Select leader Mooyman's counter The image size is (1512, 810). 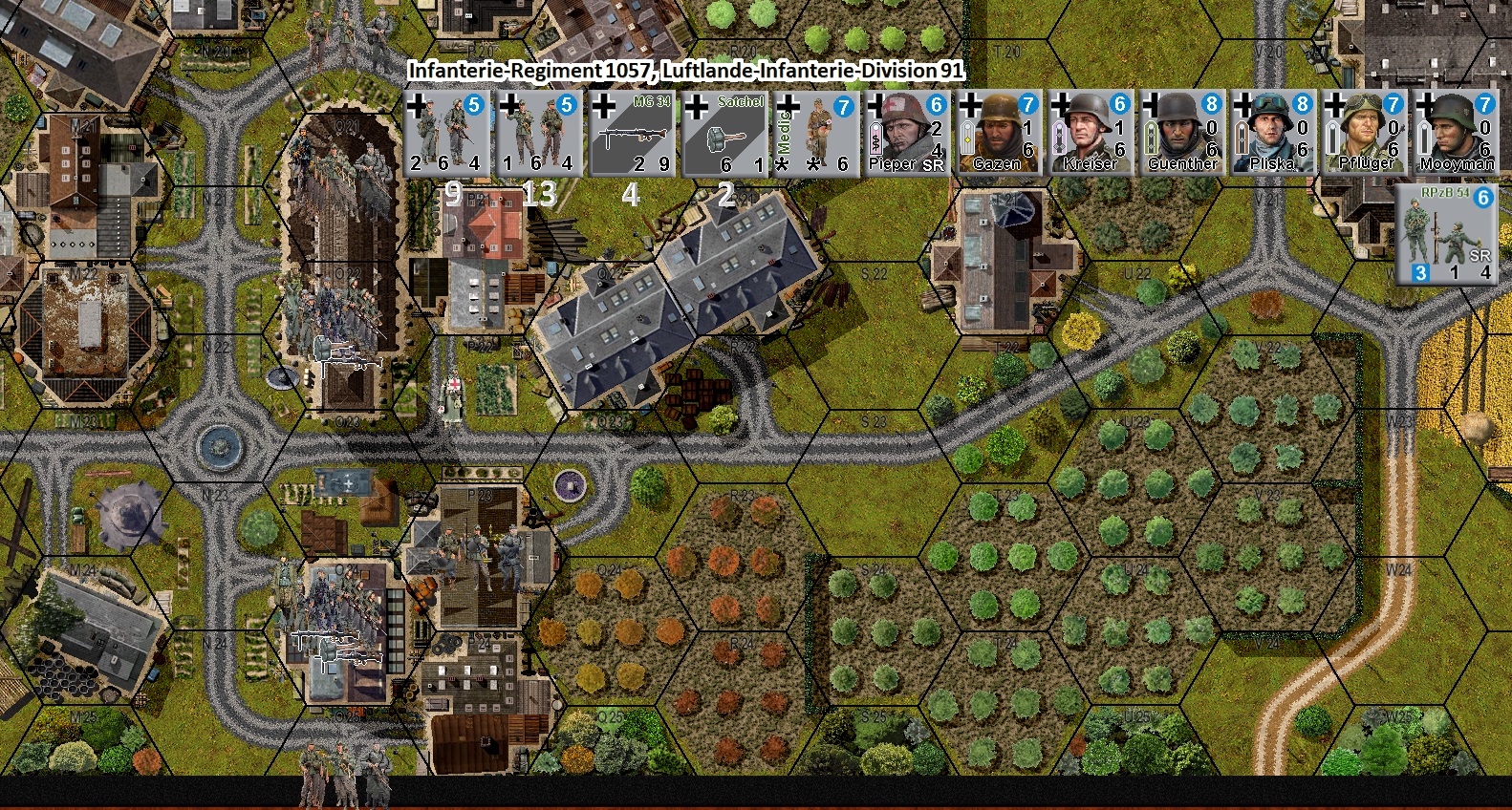pos(1458,134)
